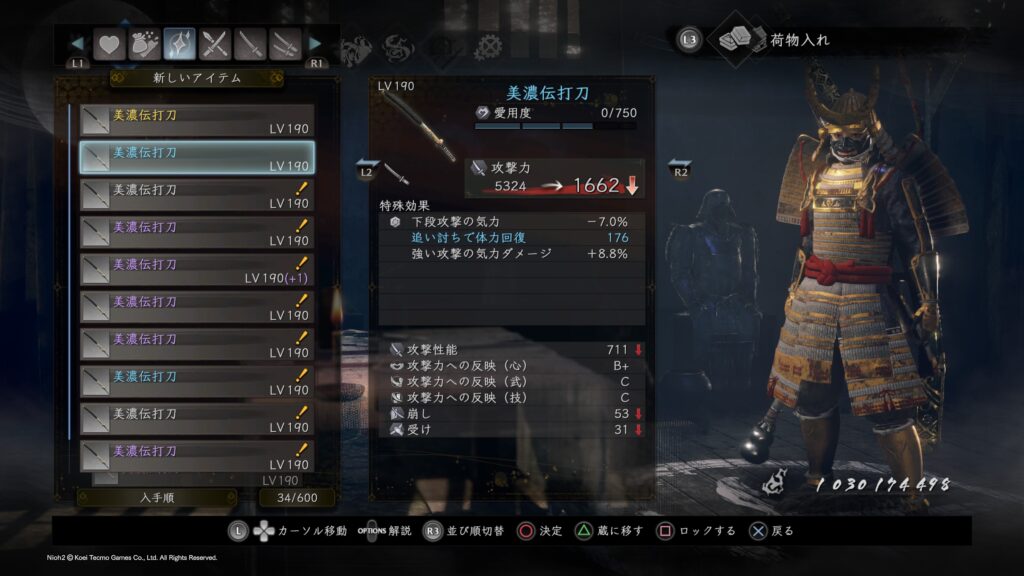This screenshot has width=1024, height=576.
Task: Click the left arrow beside the tabs
Action: 77,44
